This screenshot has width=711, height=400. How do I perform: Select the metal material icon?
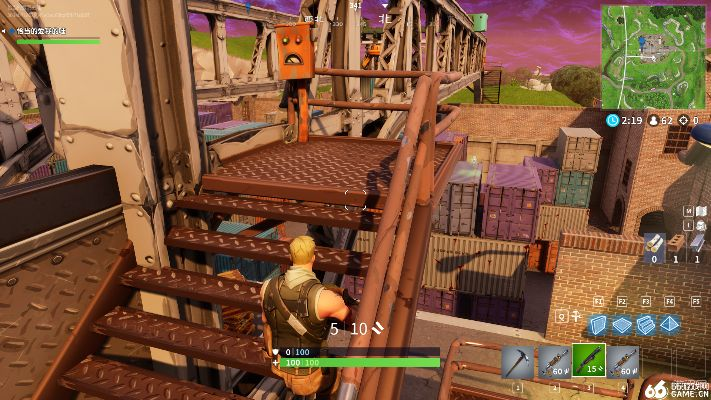[696, 242]
